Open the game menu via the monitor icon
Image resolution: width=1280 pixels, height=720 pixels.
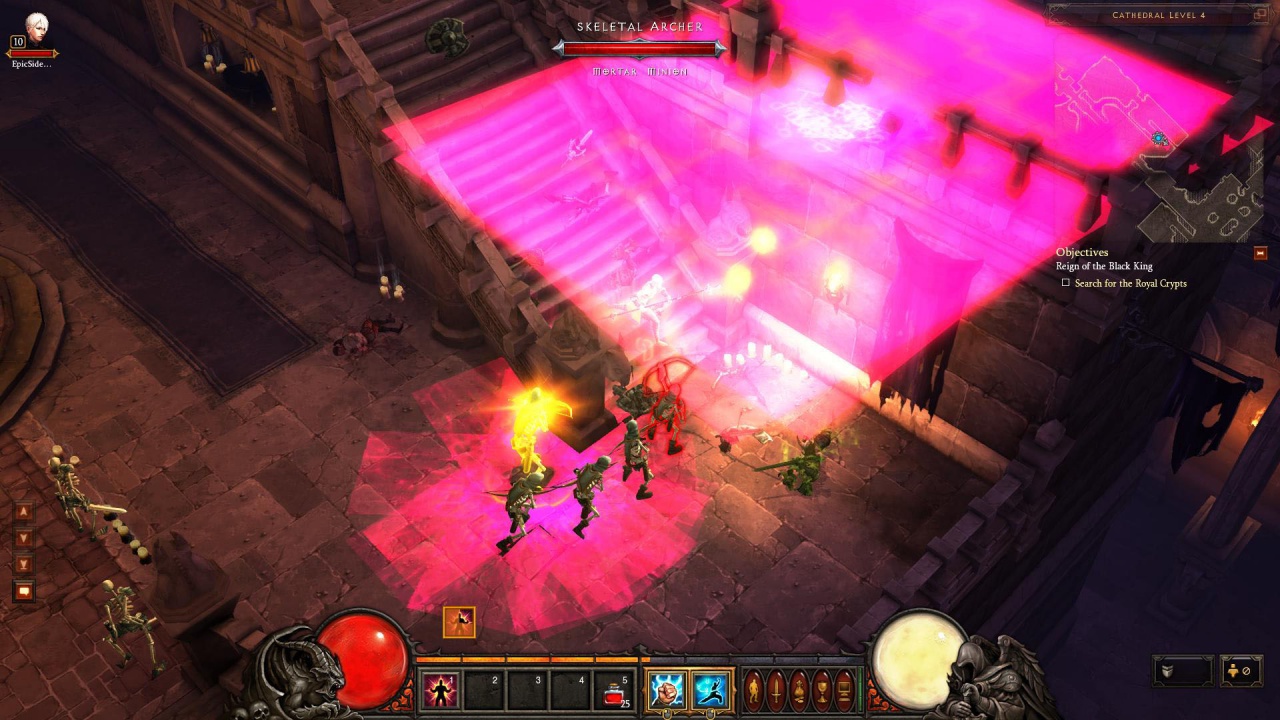pyautogui.click(x=844, y=690)
